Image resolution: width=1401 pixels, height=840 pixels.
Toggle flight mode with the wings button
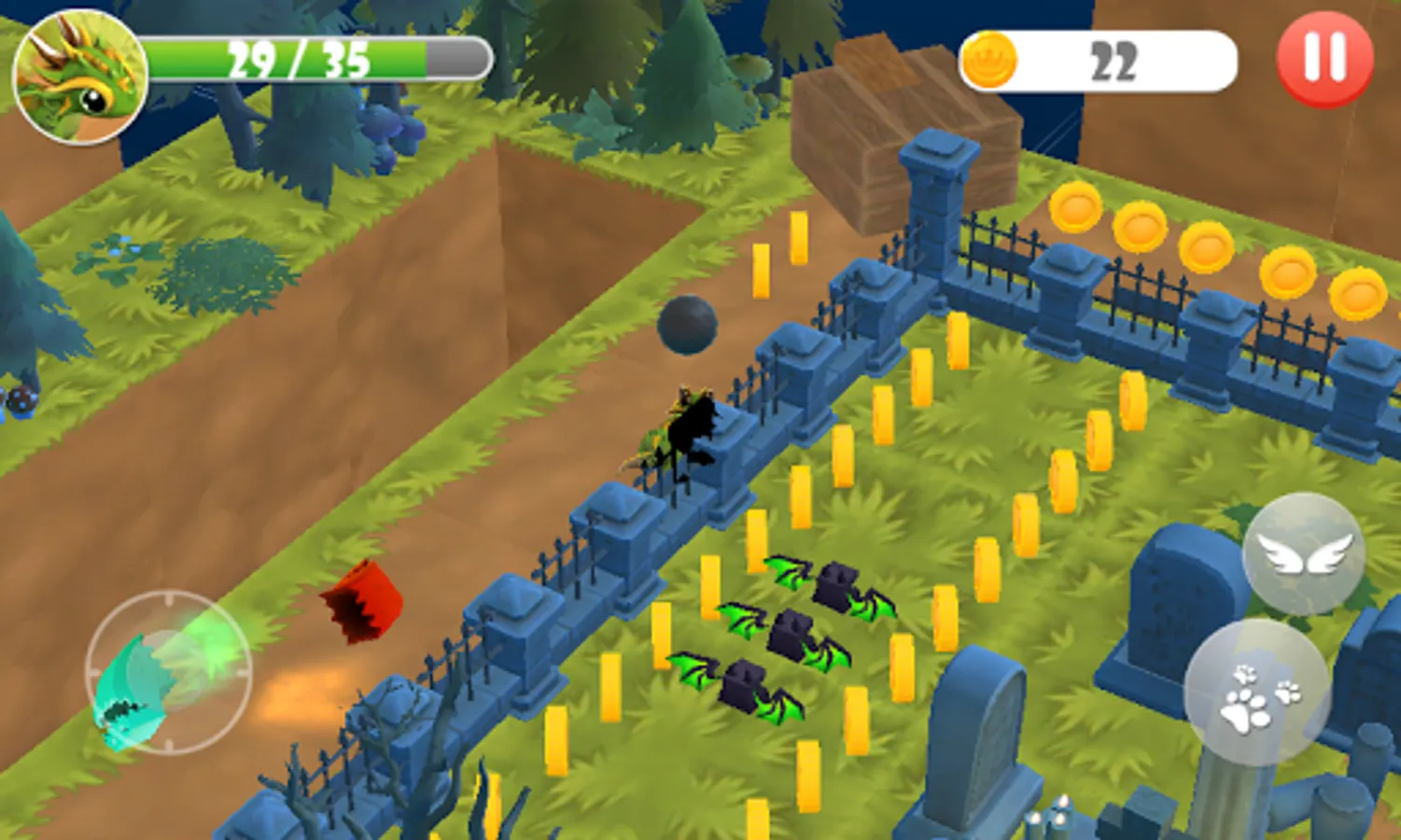[1301, 553]
